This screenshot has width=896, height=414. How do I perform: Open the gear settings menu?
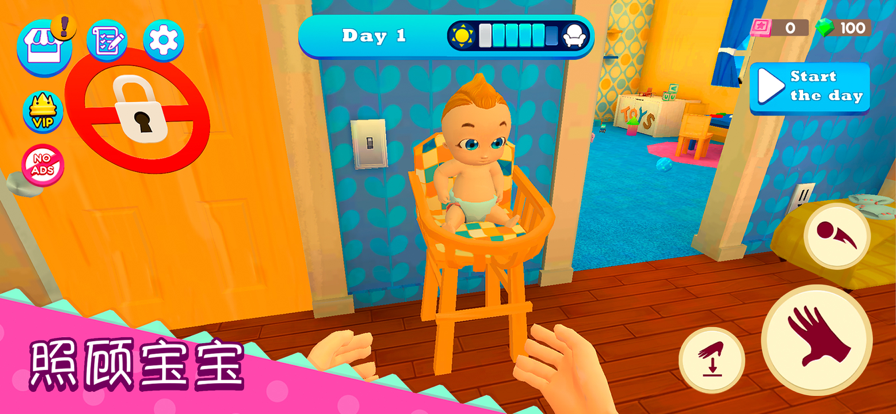click(x=163, y=41)
